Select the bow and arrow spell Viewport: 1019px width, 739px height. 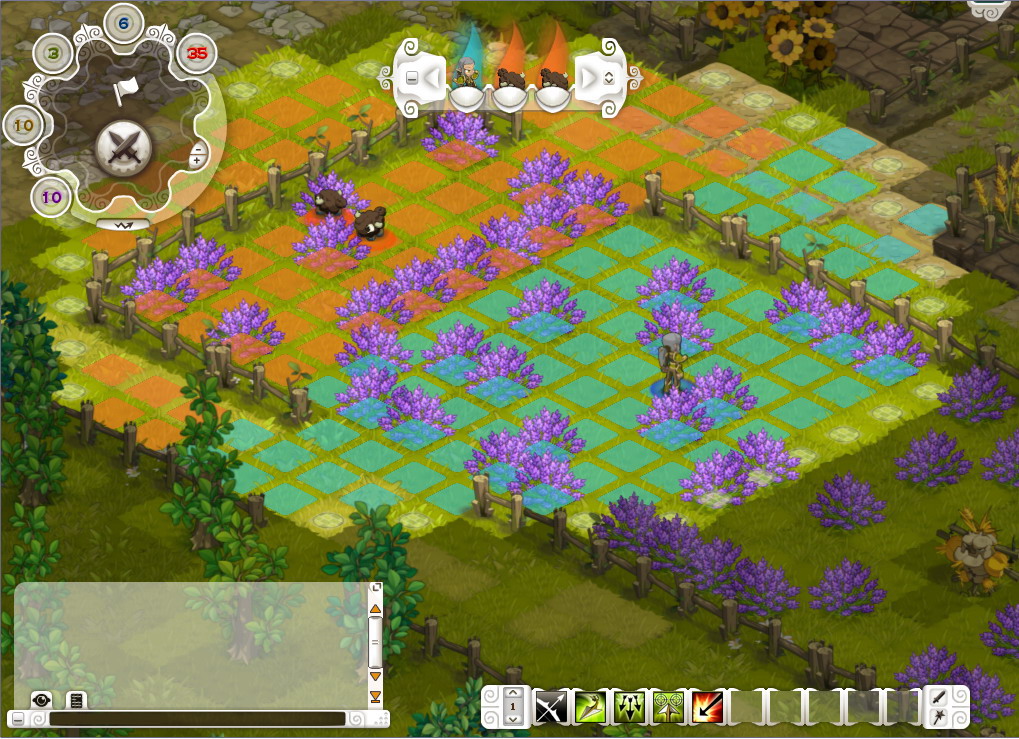pos(550,708)
